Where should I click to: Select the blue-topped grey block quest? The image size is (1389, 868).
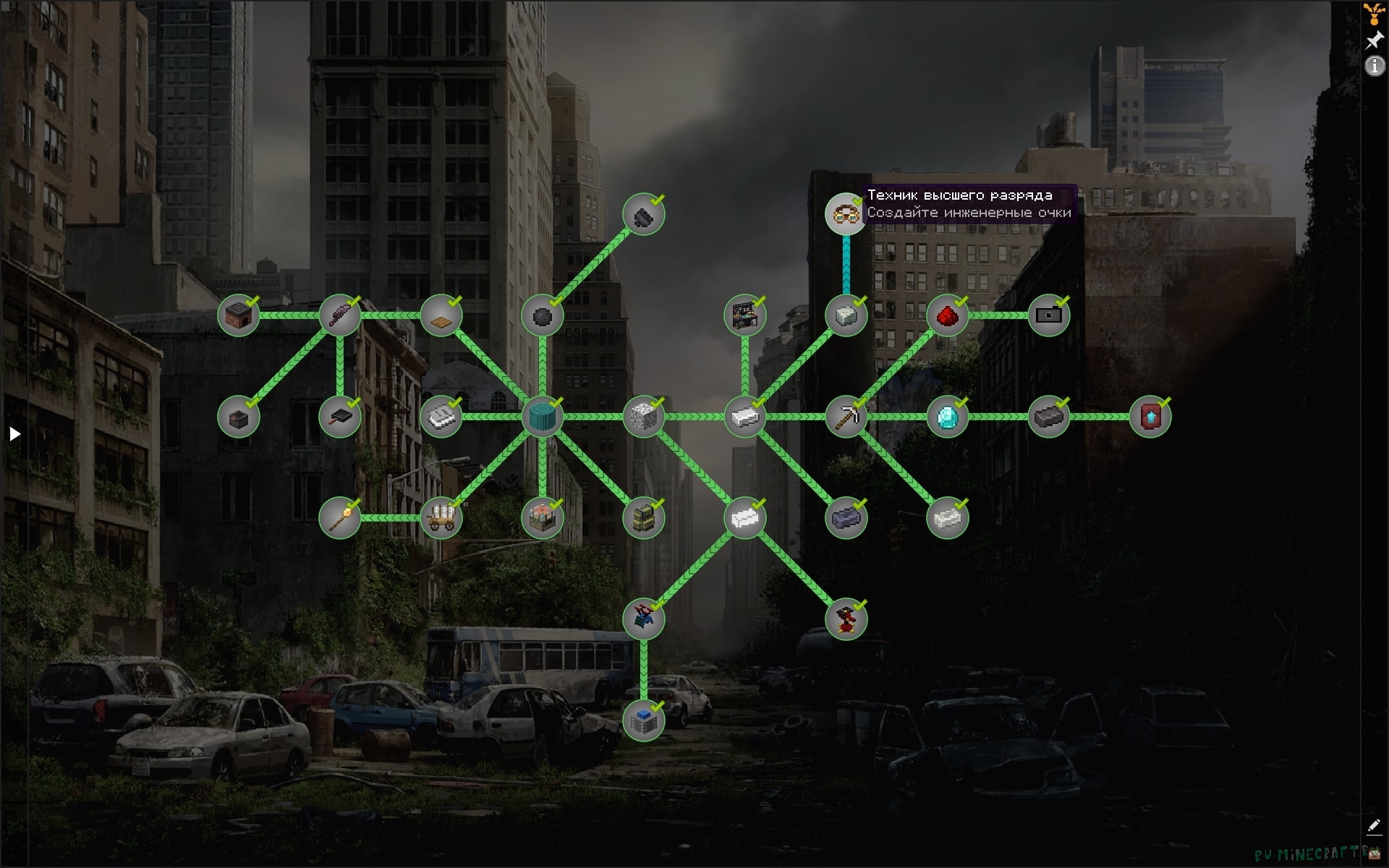click(643, 721)
